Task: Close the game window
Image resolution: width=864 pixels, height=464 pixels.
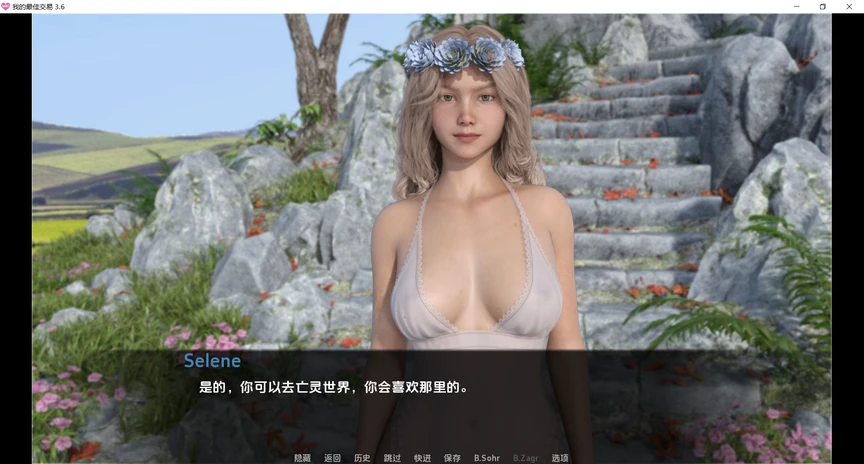Action: click(x=849, y=6)
